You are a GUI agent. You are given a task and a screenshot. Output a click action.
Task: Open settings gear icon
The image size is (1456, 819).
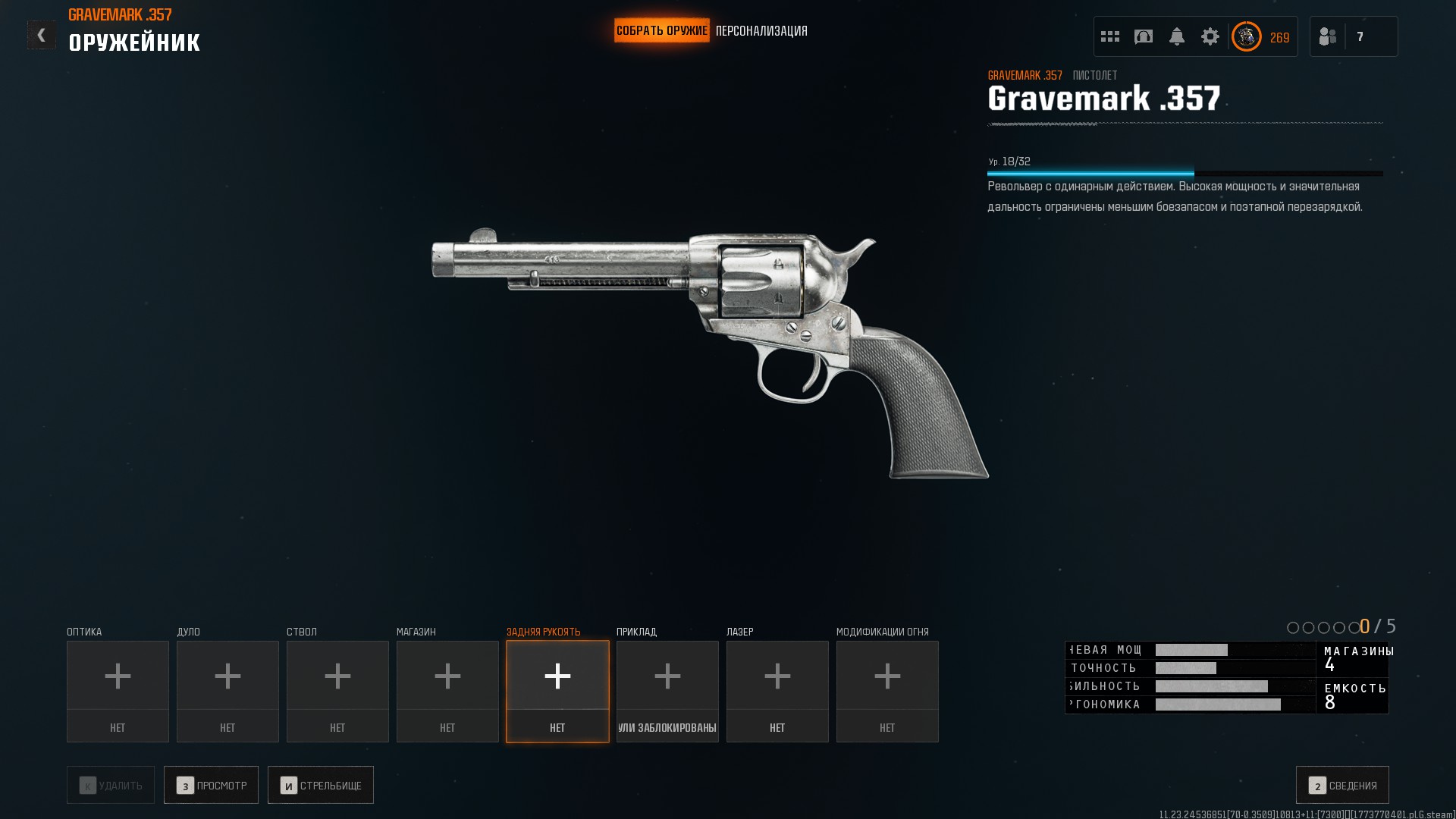[x=1210, y=36]
